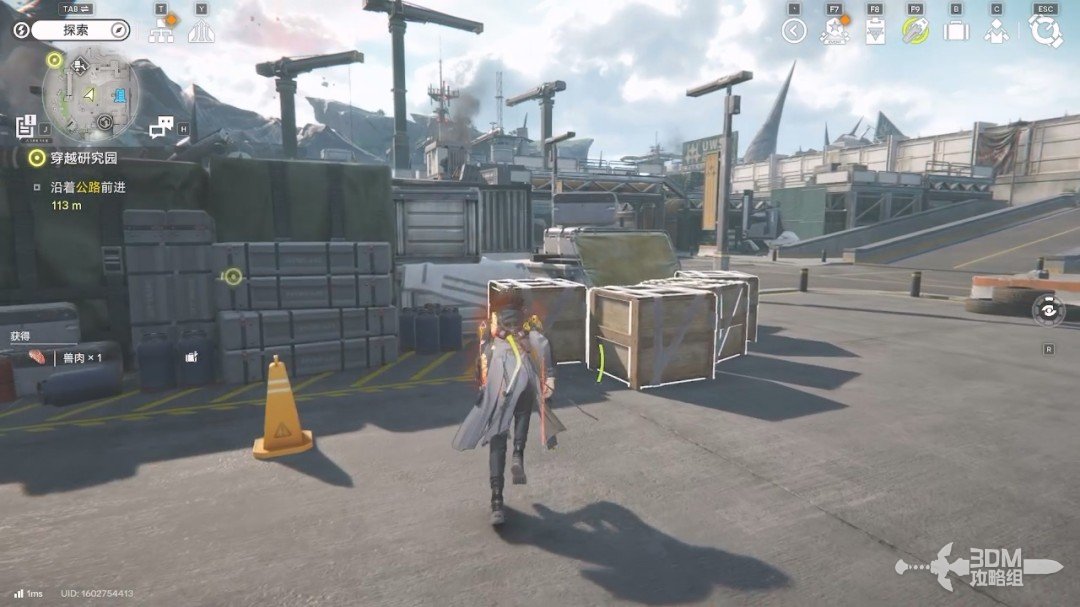
Task: Click the road-shaped icon beside the tech tree
Action: [201, 31]
